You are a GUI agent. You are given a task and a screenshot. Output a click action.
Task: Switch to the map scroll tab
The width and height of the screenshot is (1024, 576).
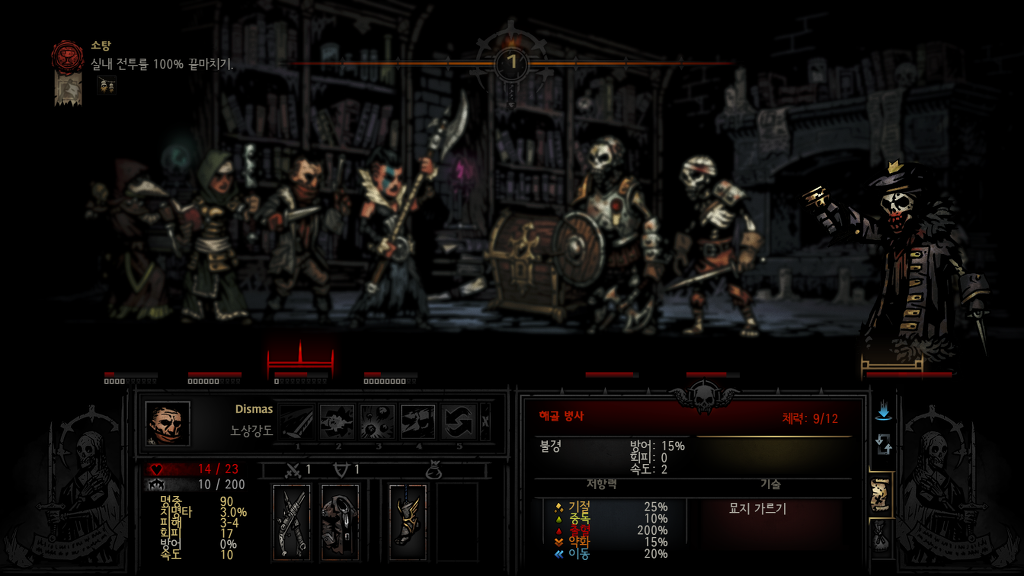coord(882,492)
